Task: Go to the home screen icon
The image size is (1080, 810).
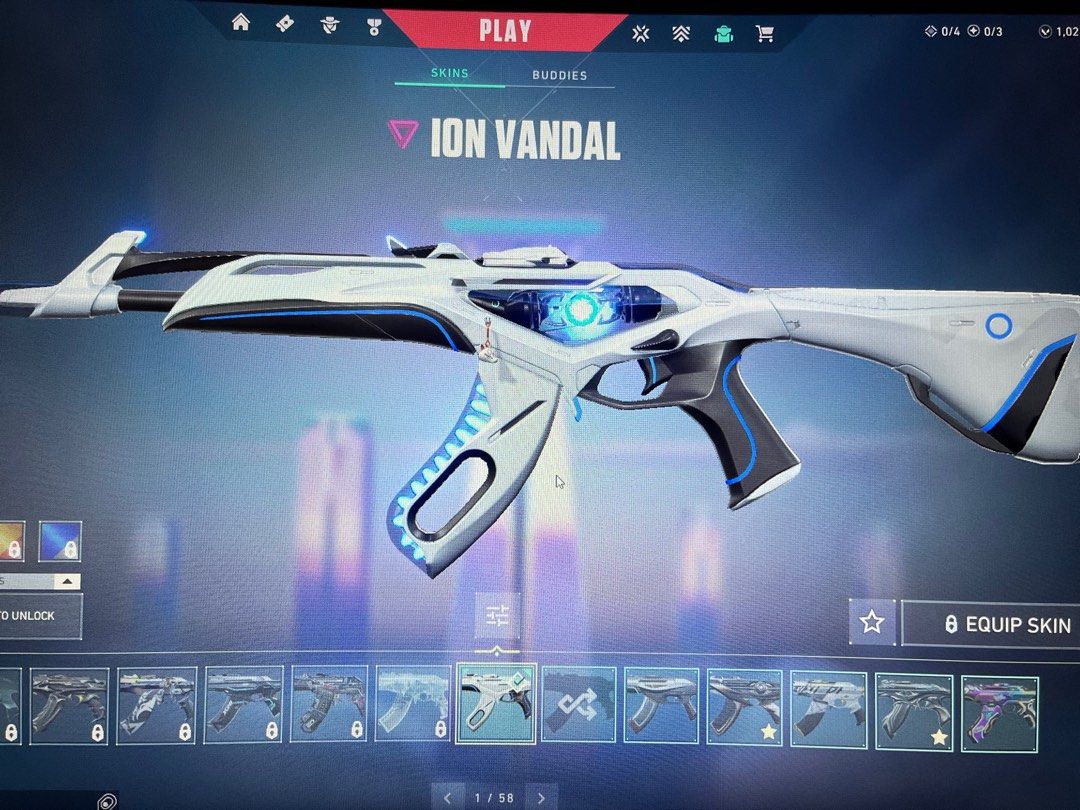Action: (x=241, y=23)
